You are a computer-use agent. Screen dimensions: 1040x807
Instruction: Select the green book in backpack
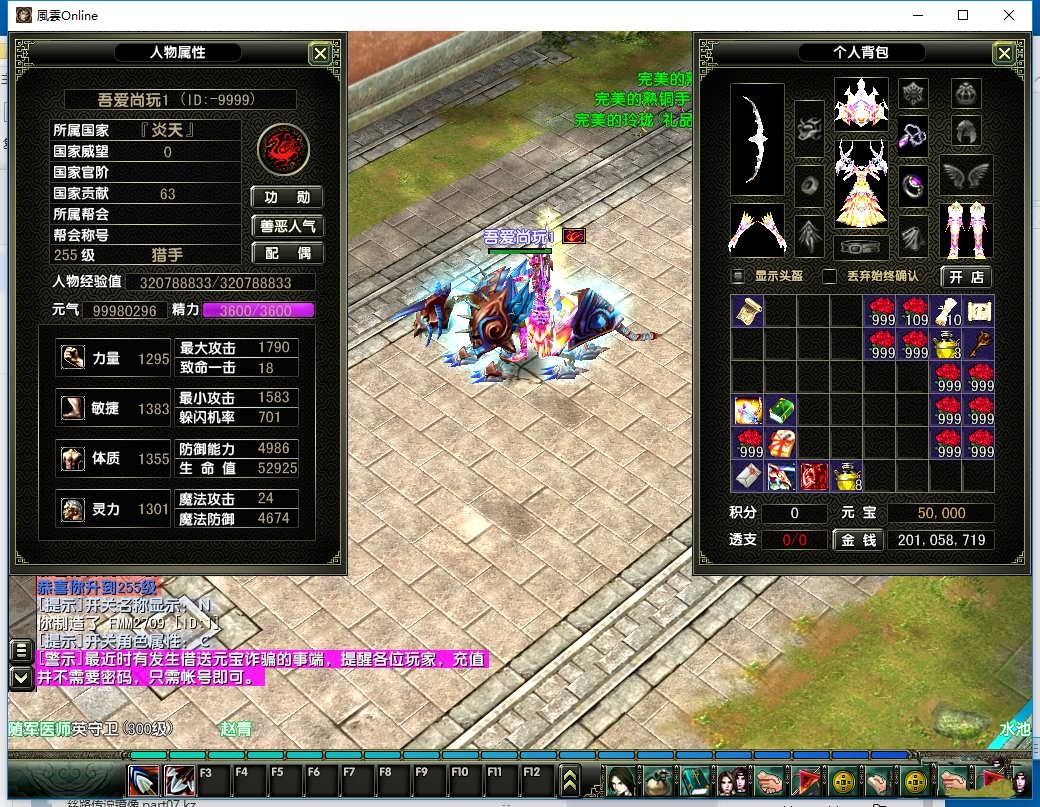click(781, 410)
